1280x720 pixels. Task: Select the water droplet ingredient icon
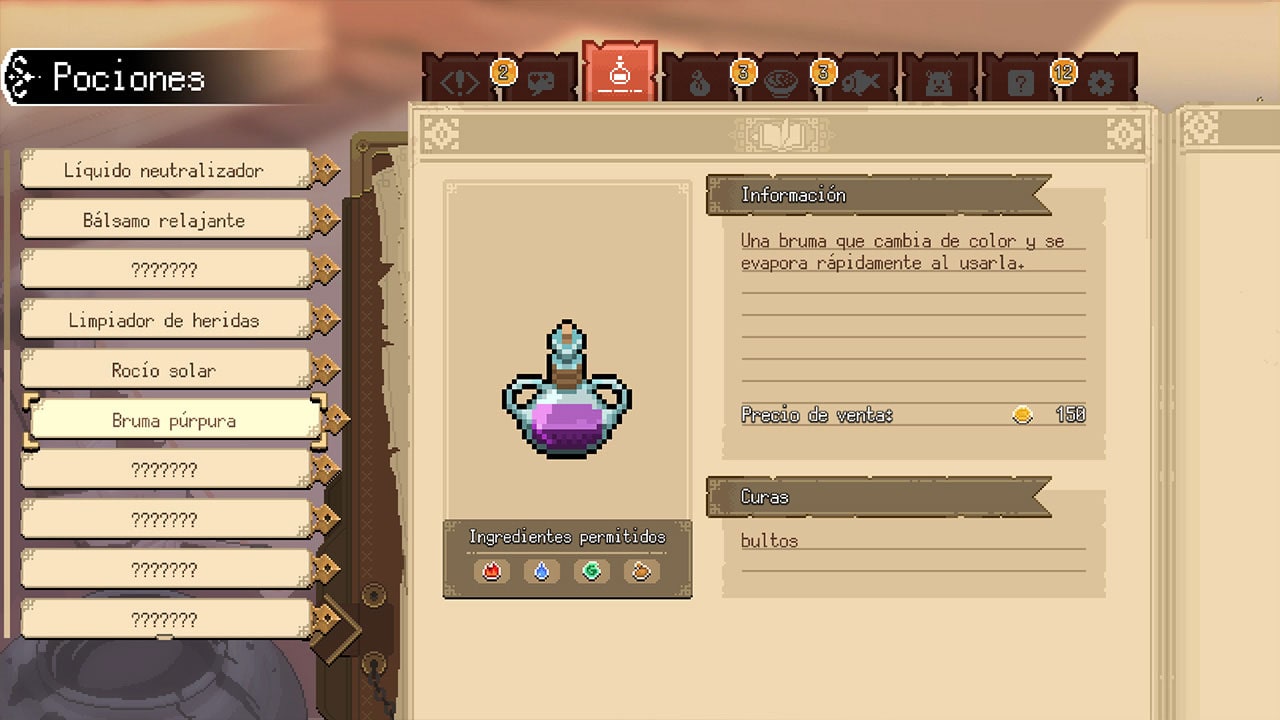click(541, 571)
